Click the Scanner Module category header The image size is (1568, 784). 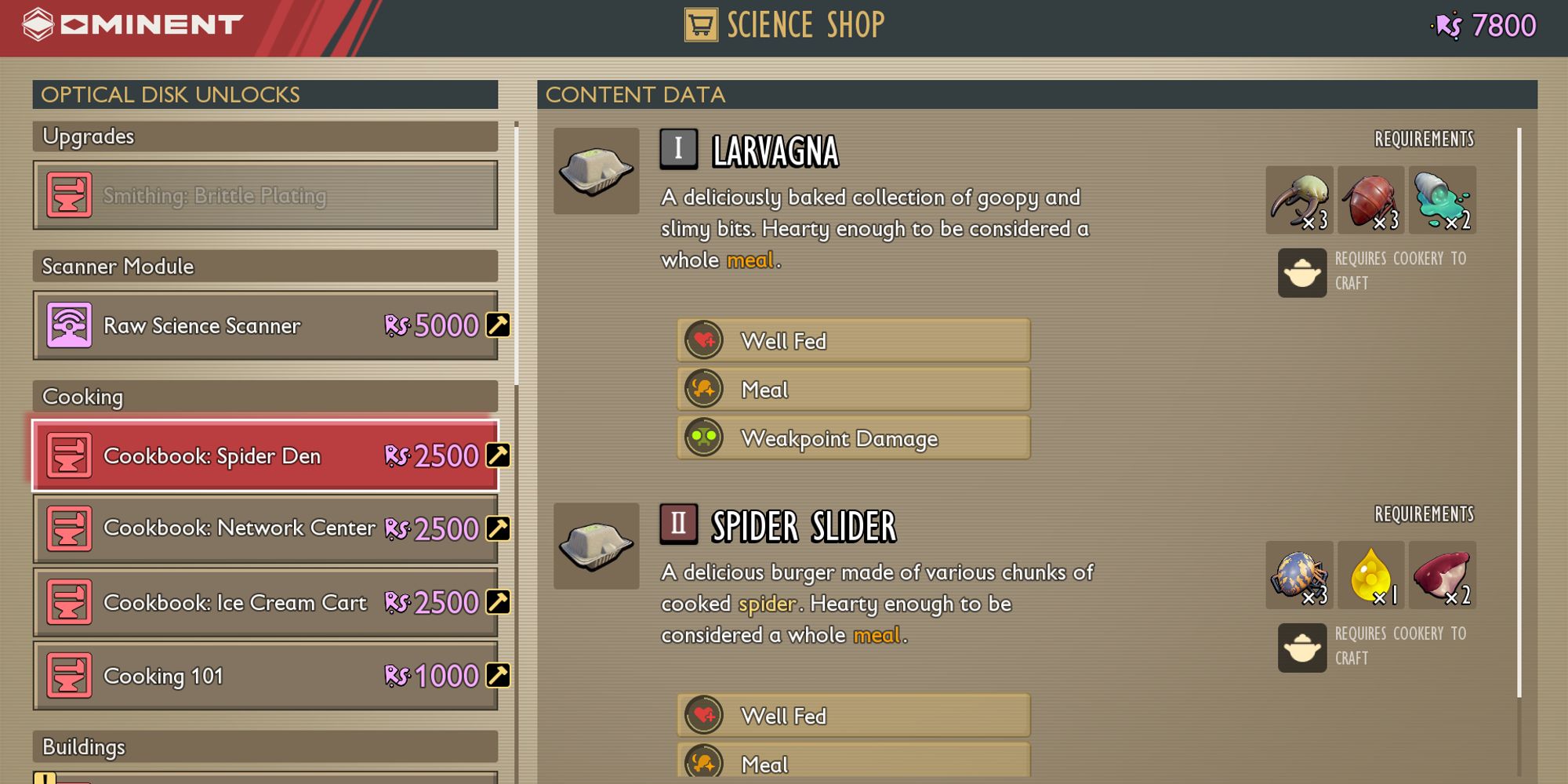point(265,267)
